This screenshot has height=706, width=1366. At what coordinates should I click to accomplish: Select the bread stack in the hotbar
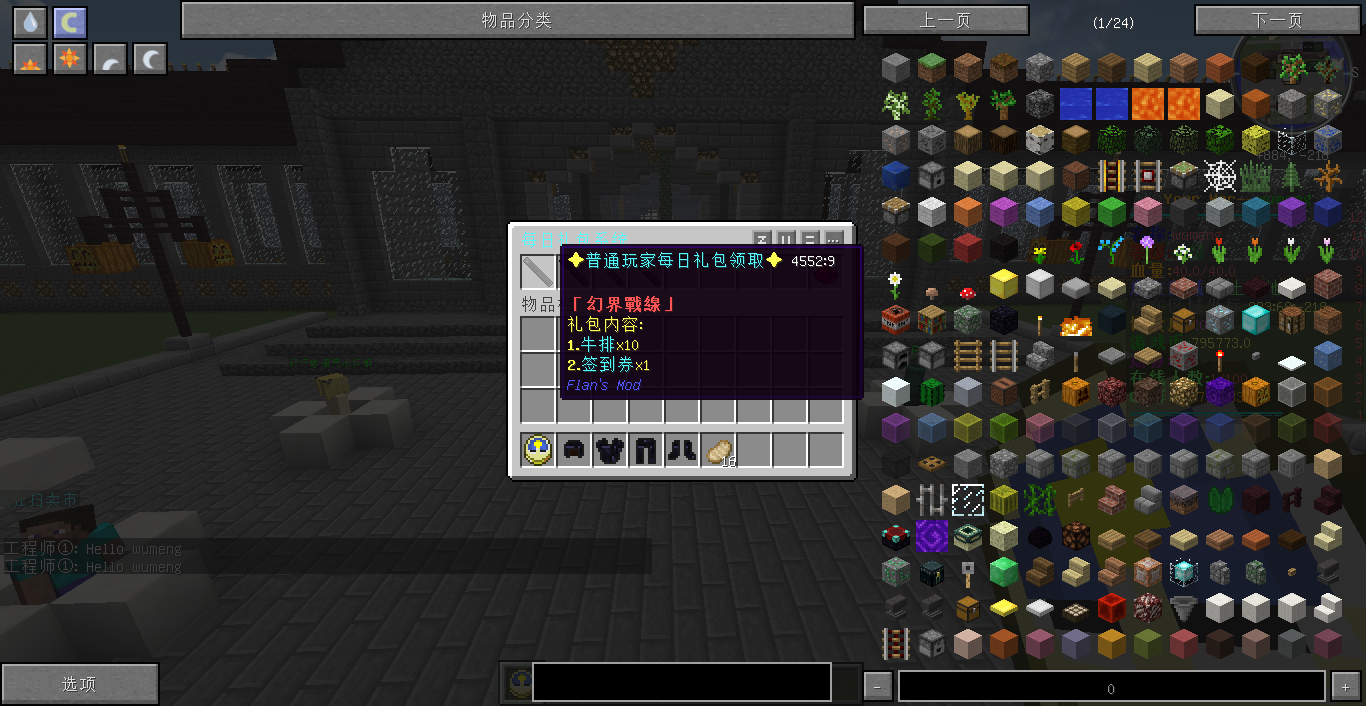[x=718, y=451]
